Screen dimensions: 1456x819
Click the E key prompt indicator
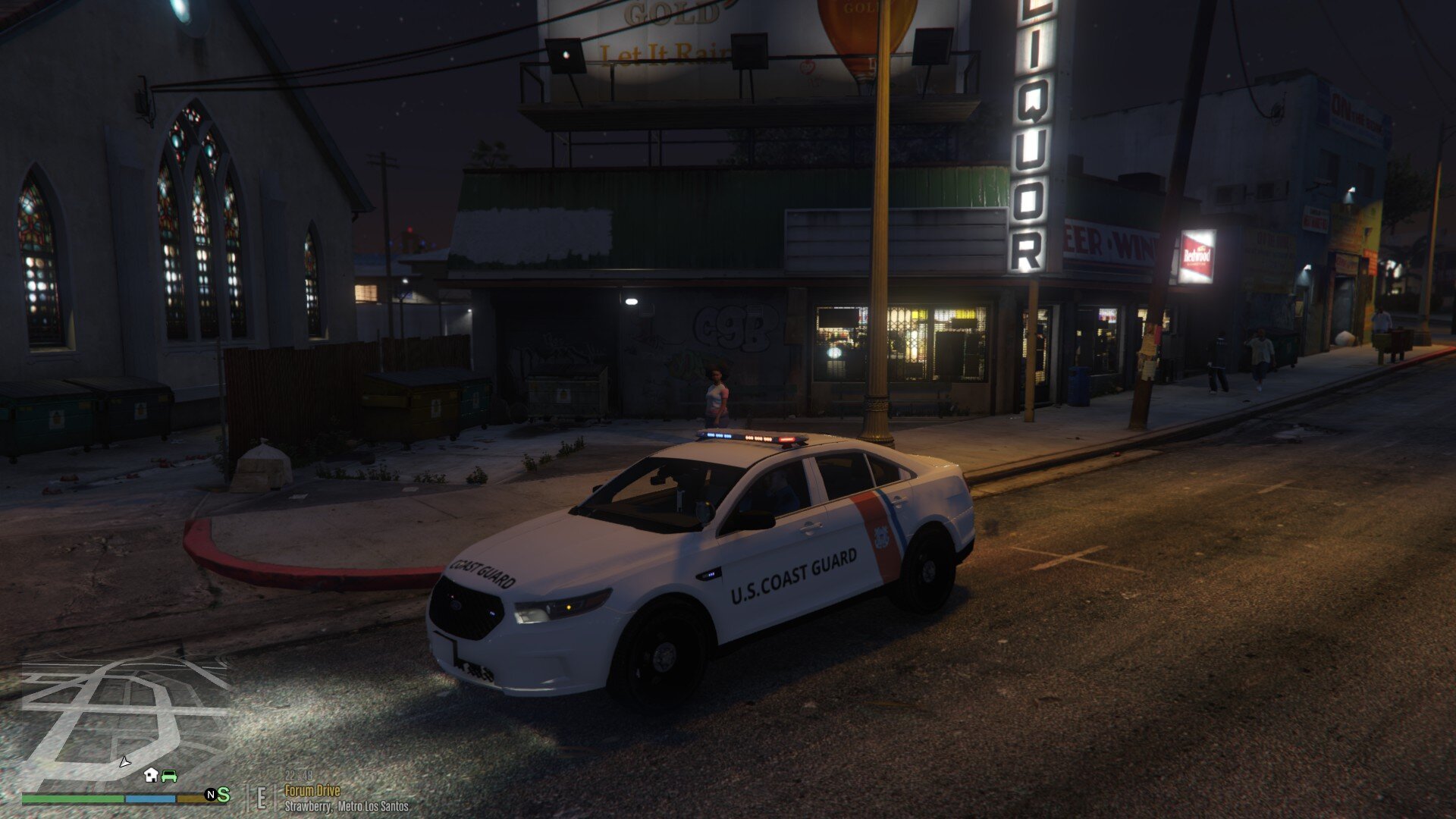pyautogui.click(x=262, y=796)
